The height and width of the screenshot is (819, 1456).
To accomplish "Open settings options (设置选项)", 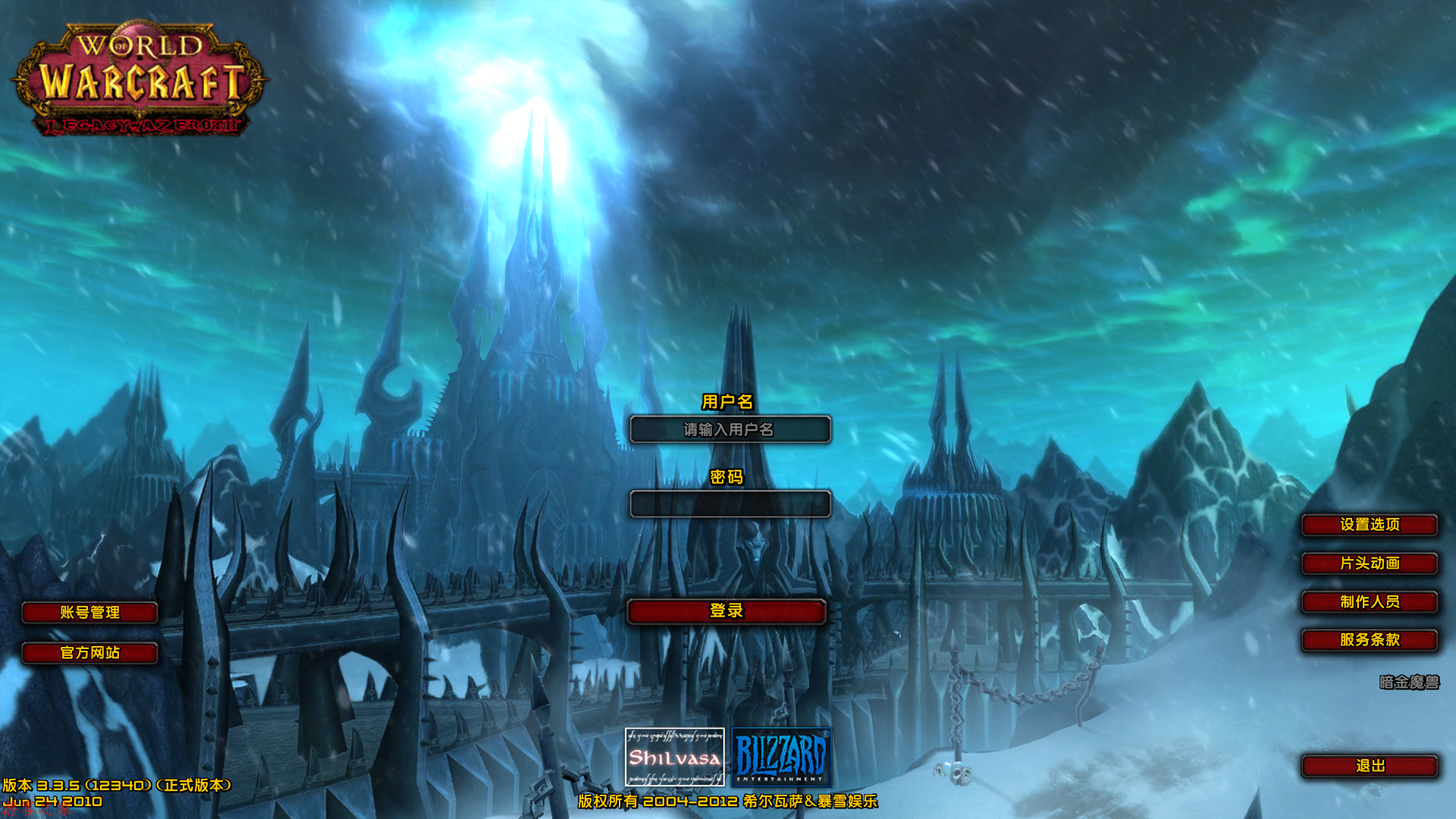I will pos(1369,525).
